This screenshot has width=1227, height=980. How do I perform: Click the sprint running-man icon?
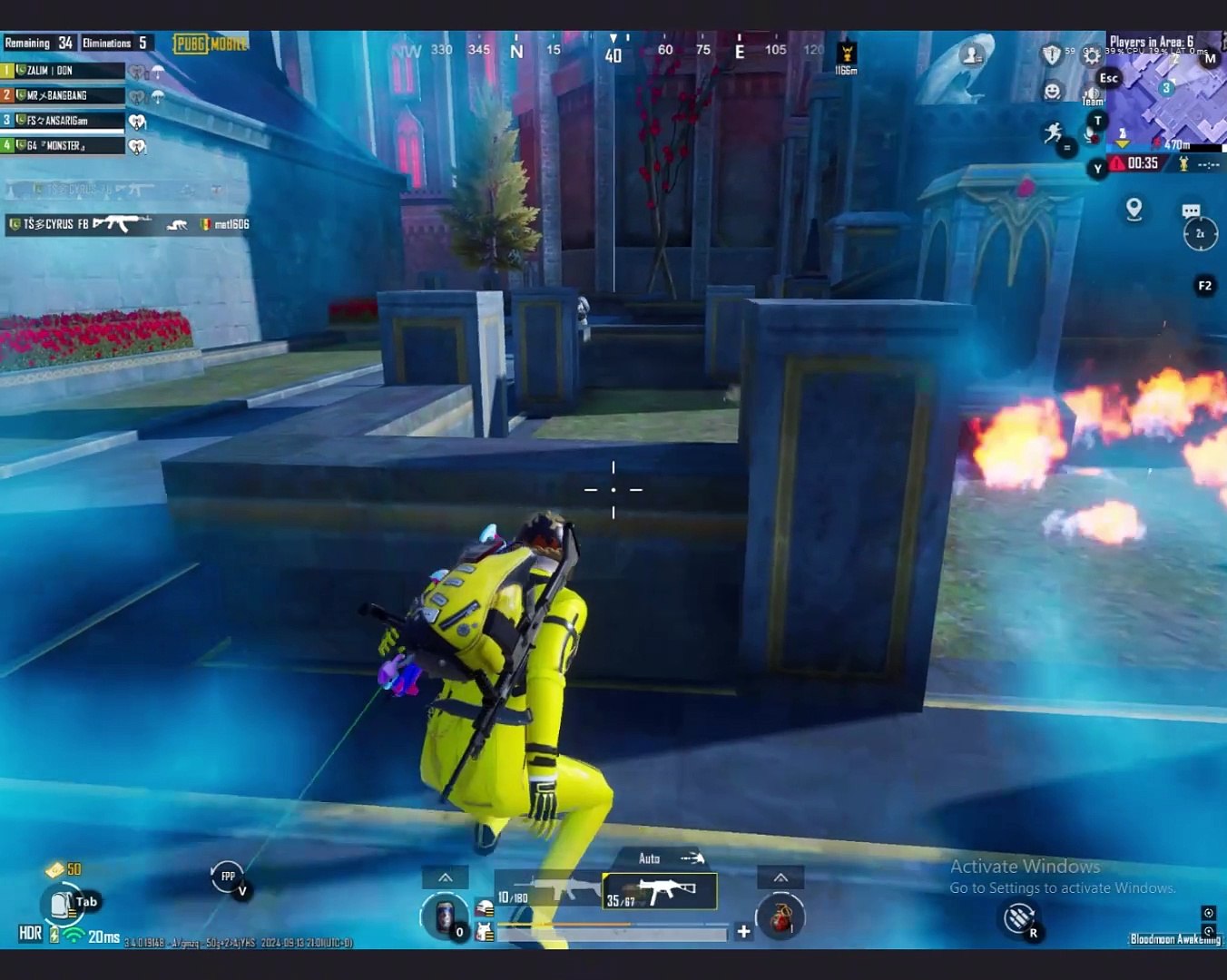click(1054, 134)
